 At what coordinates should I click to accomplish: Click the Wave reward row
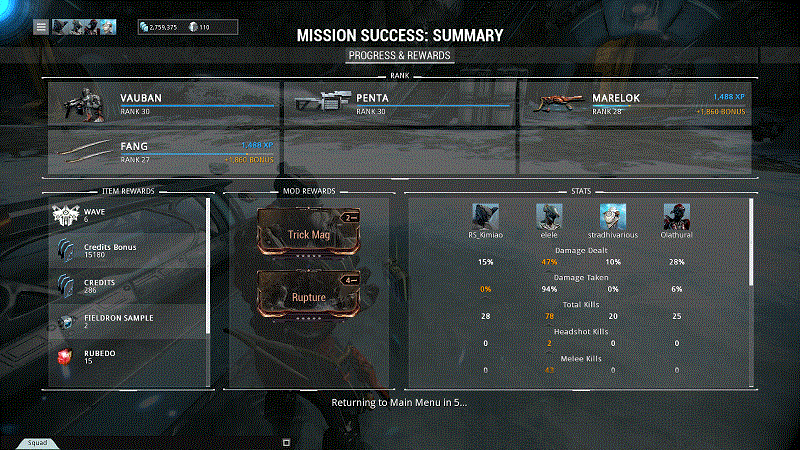pyautogui.click(x=128, y=215)
